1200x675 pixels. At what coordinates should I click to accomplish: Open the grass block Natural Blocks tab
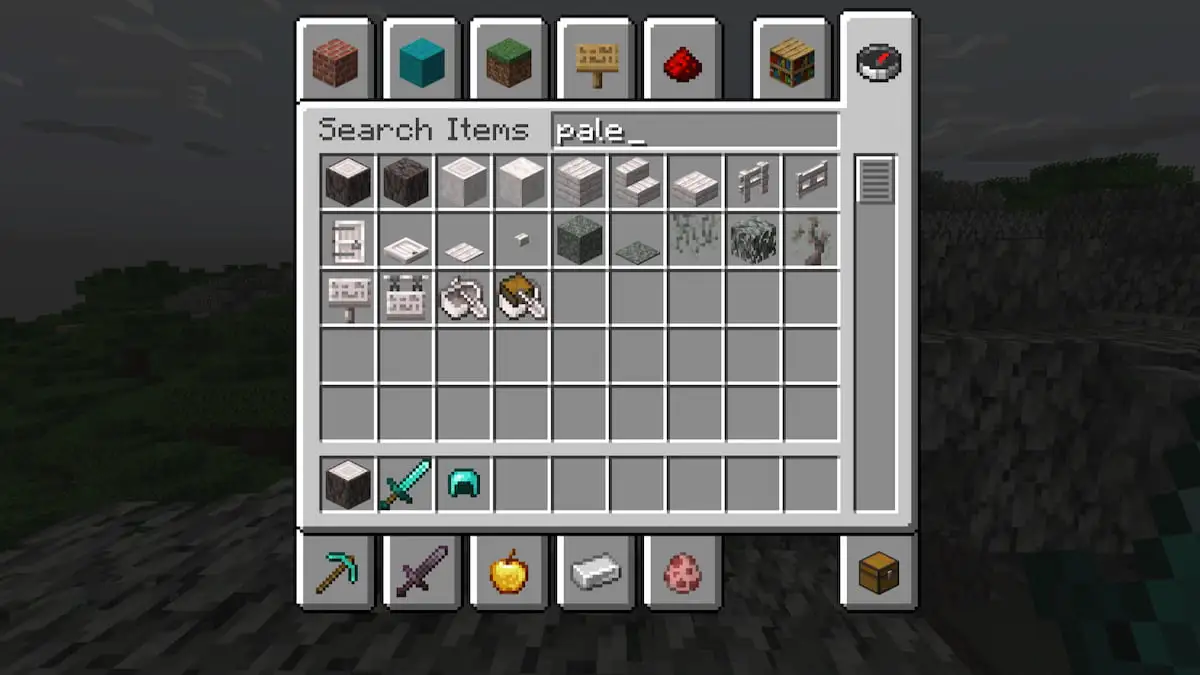pyautogui.click(x=508, y=63)
